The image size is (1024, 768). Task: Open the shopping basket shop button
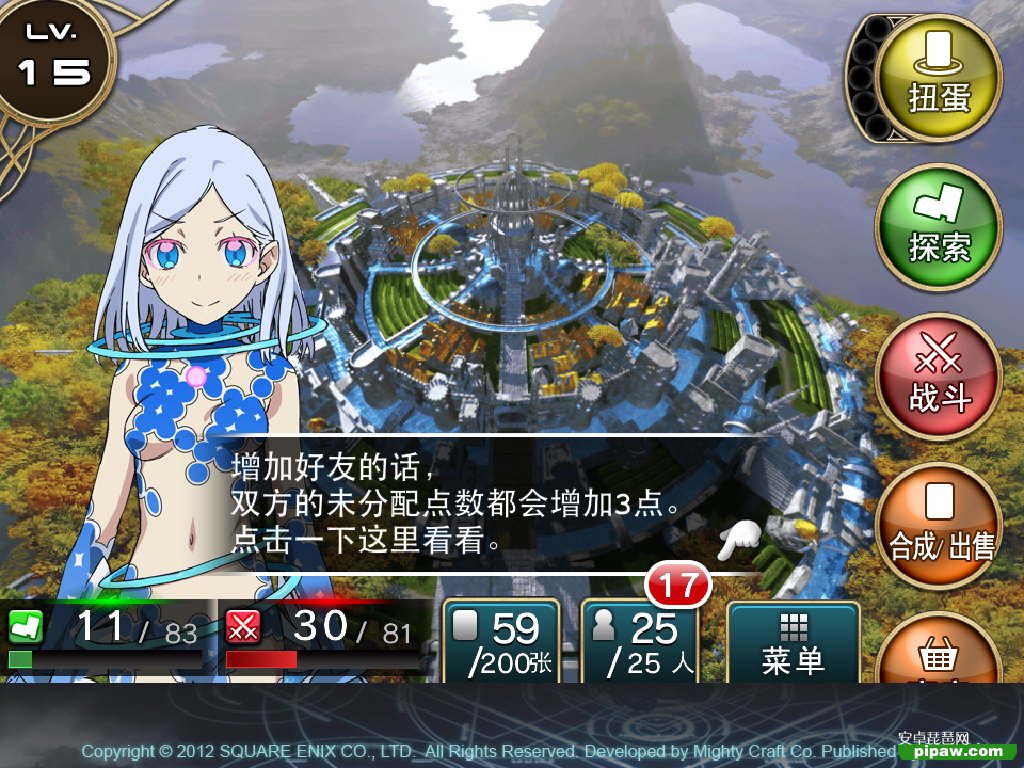click(x=938, y=652)
